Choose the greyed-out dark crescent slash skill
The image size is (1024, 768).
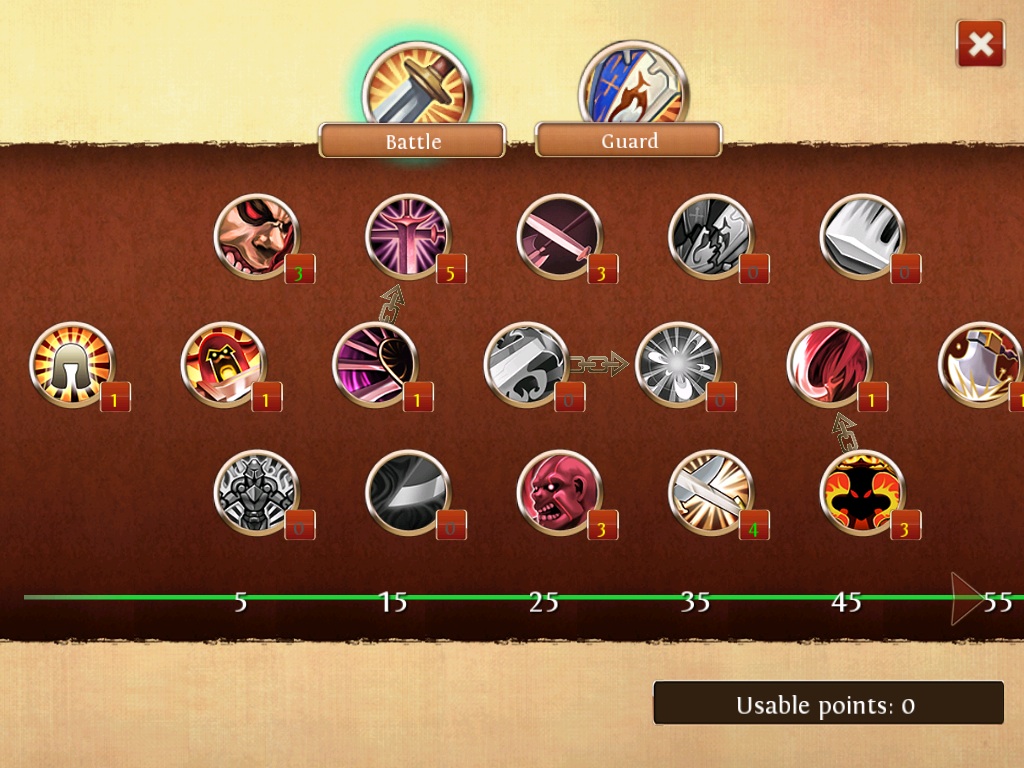point(408,492)
